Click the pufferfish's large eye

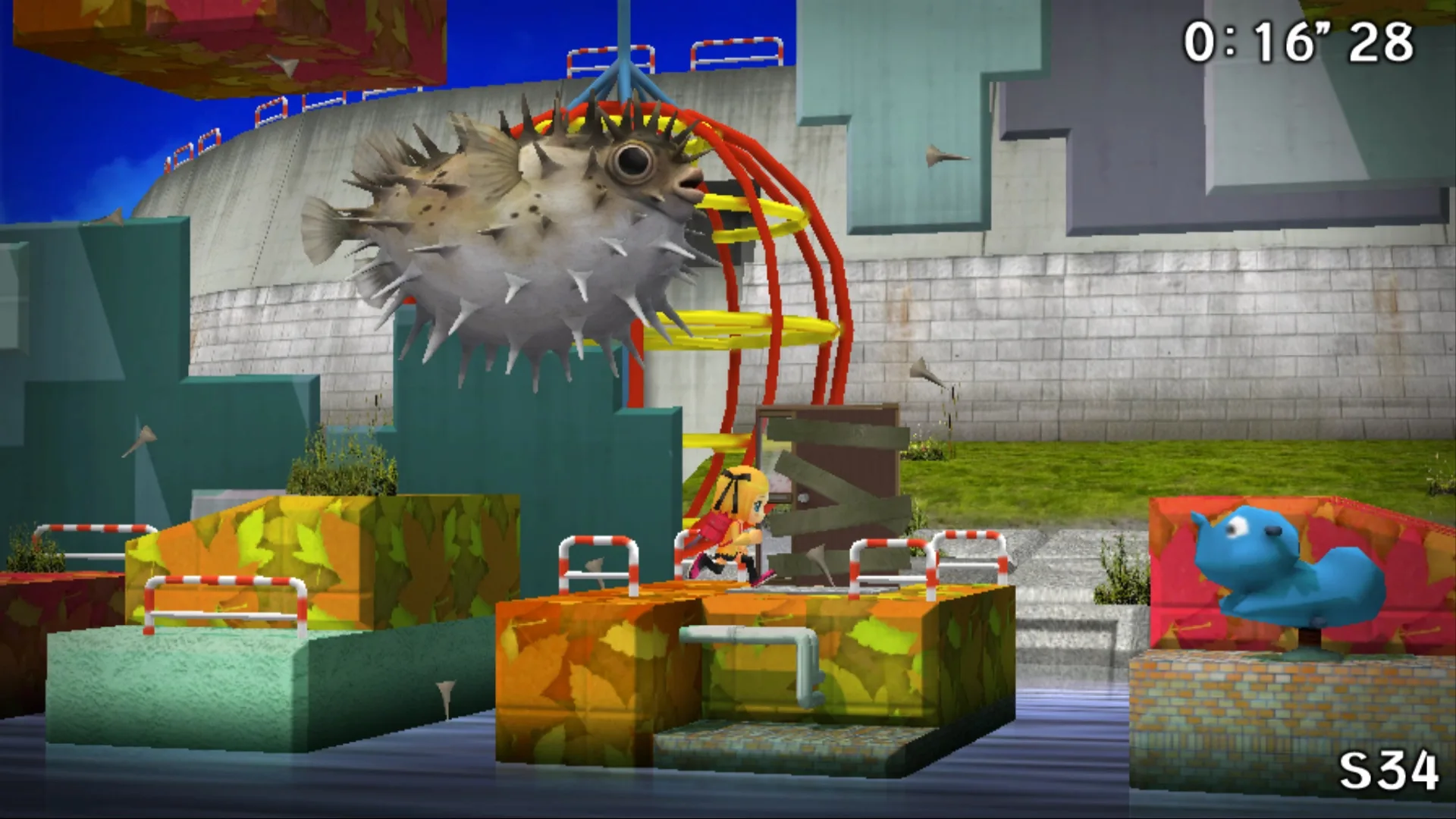[634, 159]
